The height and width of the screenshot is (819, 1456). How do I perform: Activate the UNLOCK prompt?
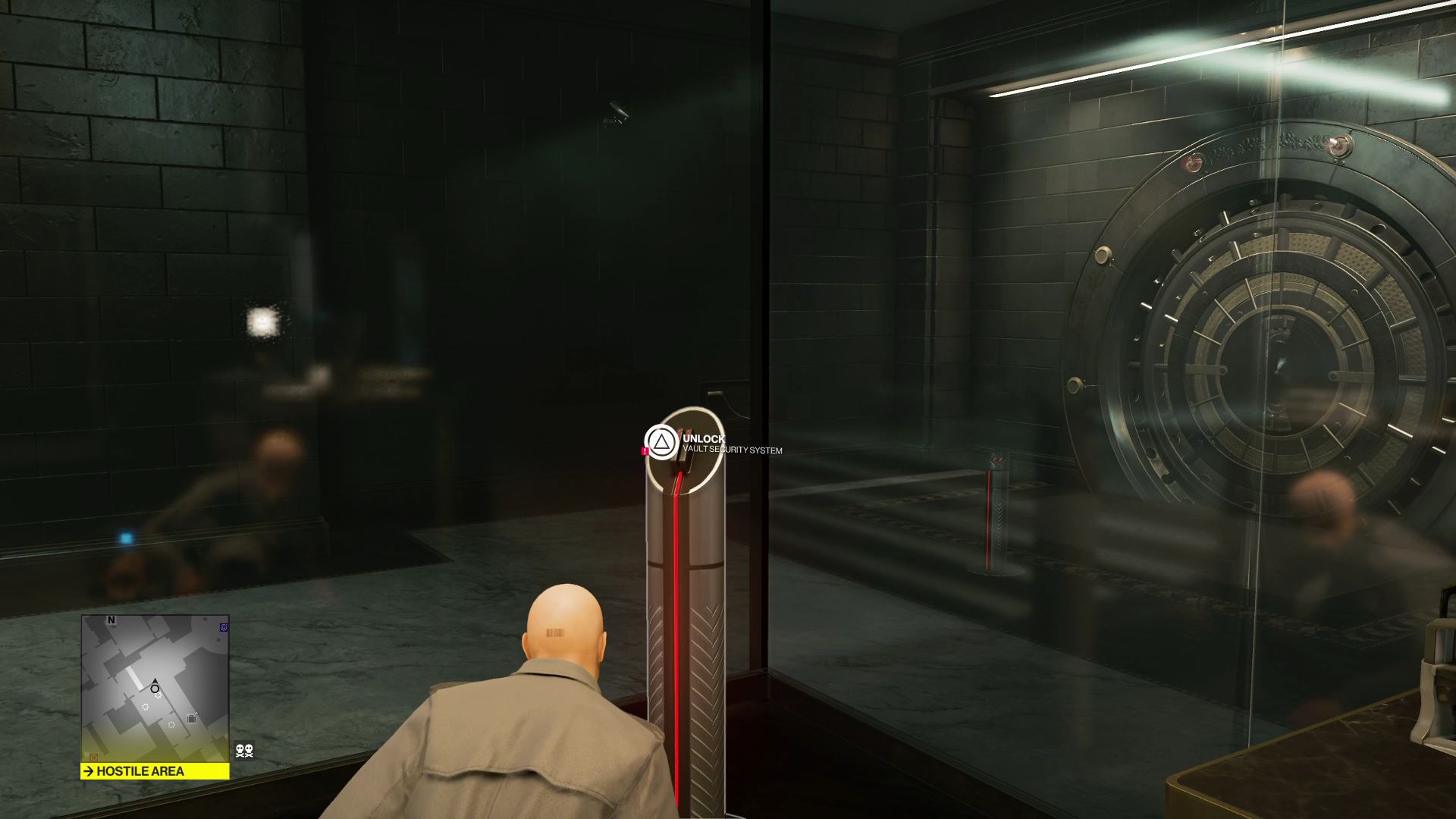tap(704, 438)
